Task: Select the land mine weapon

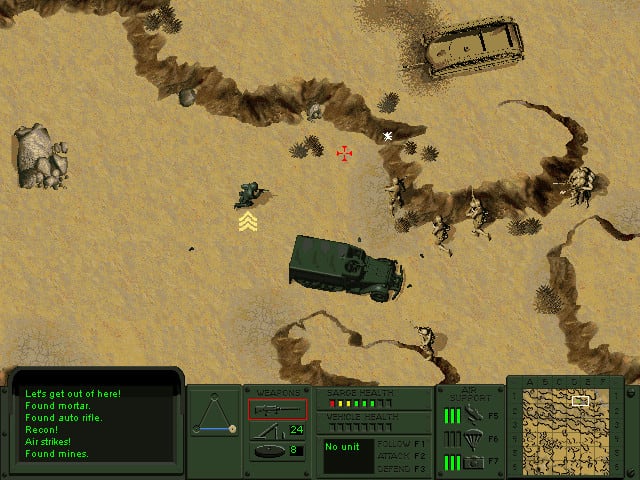Action: pyautogui.click(x=265, y=450)
